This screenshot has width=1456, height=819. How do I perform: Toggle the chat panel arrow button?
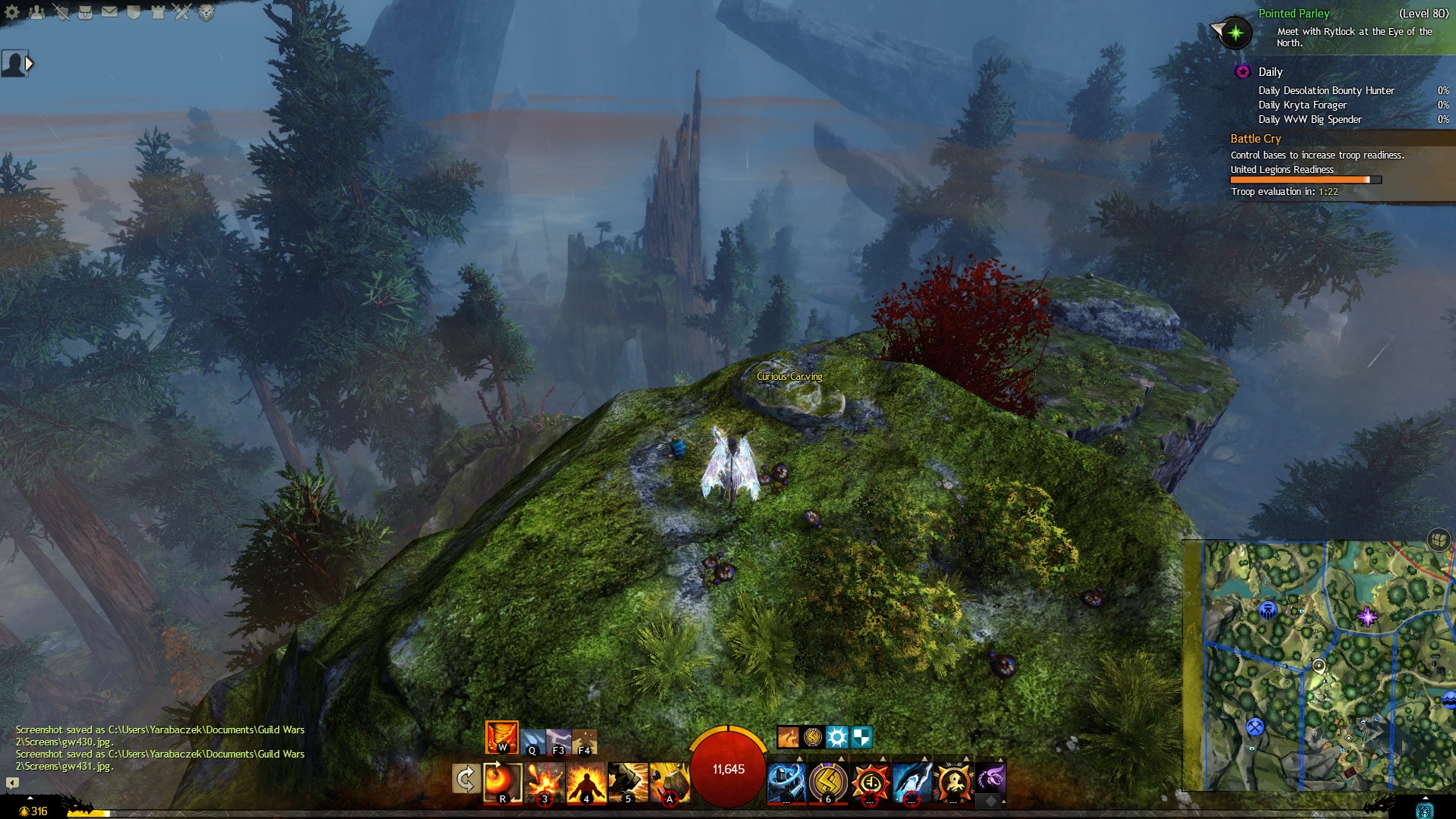[12, 783]
